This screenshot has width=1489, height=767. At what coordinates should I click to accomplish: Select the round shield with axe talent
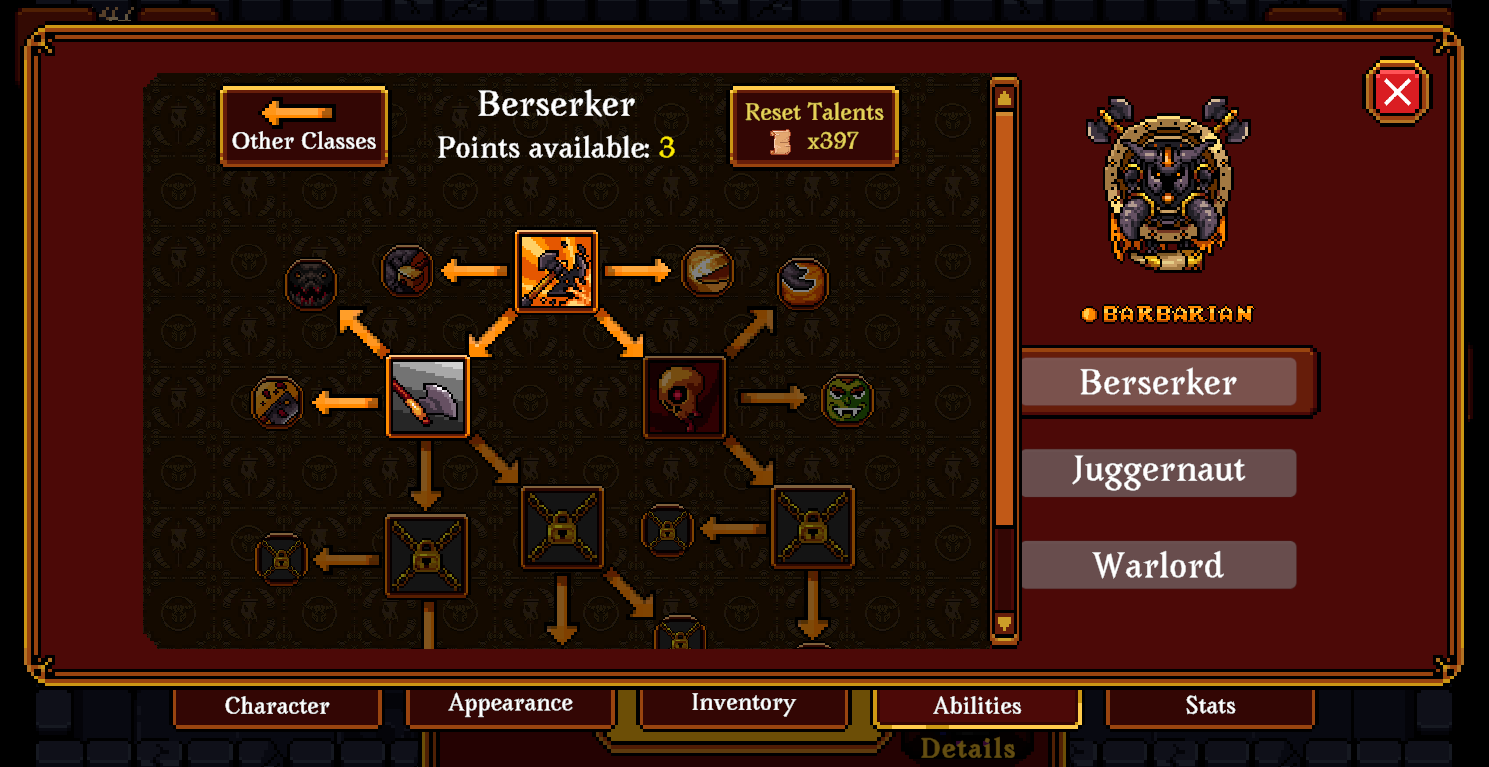pyautogui.click(x=277, y=402)
